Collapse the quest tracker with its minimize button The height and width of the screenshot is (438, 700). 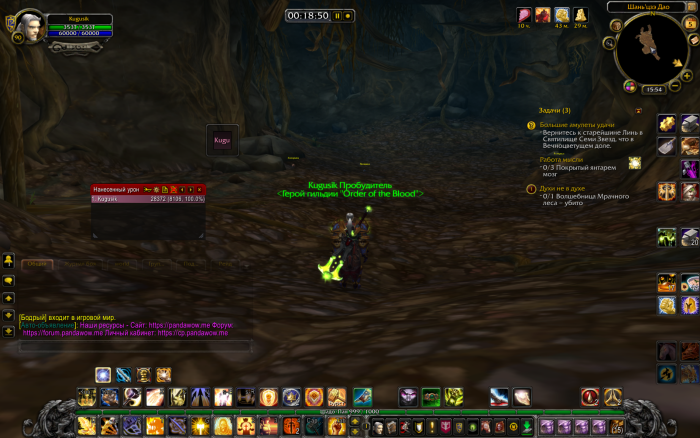click(x=637, y=110)
